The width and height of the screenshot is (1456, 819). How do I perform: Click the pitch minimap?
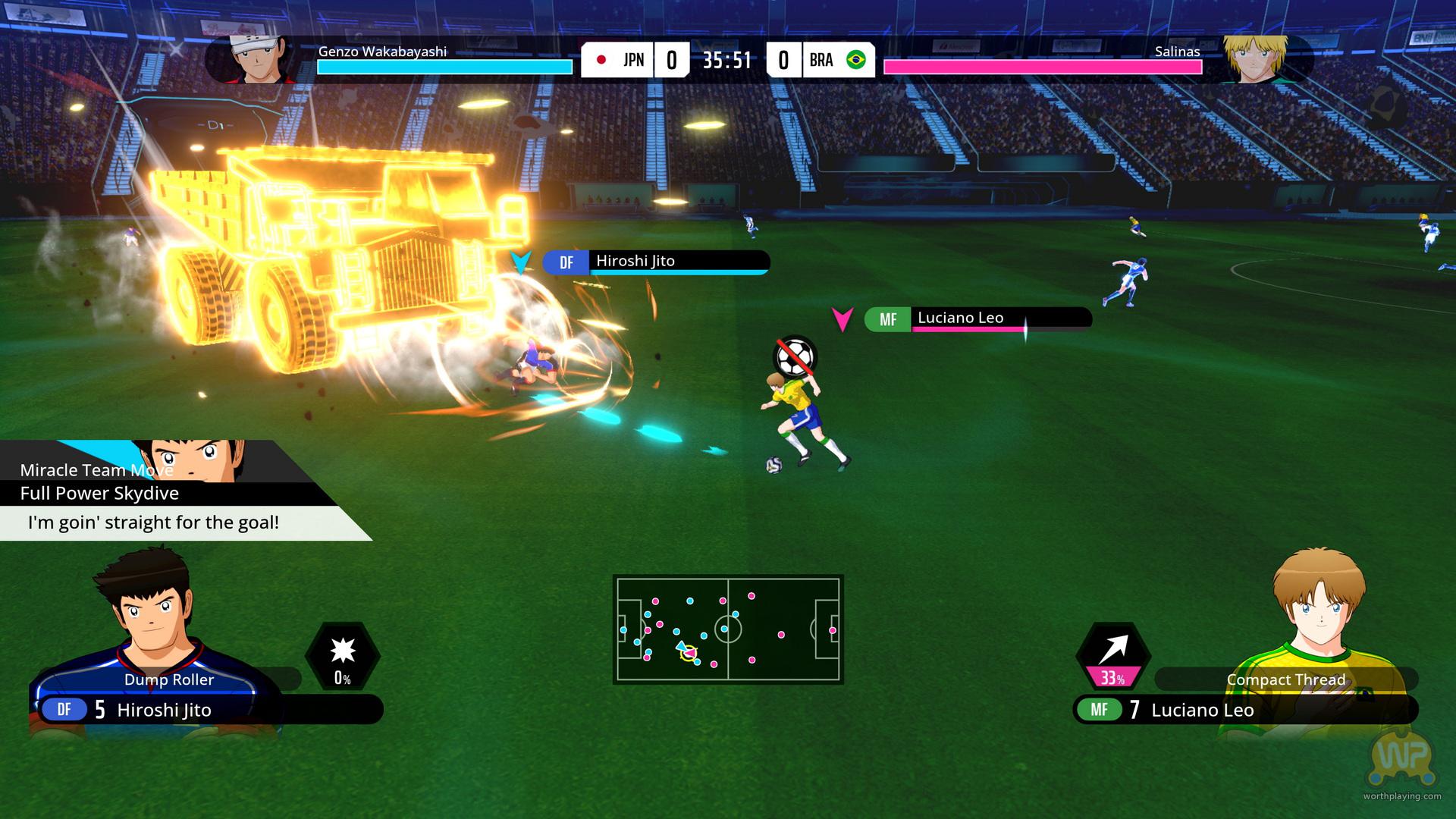[728, 629]
